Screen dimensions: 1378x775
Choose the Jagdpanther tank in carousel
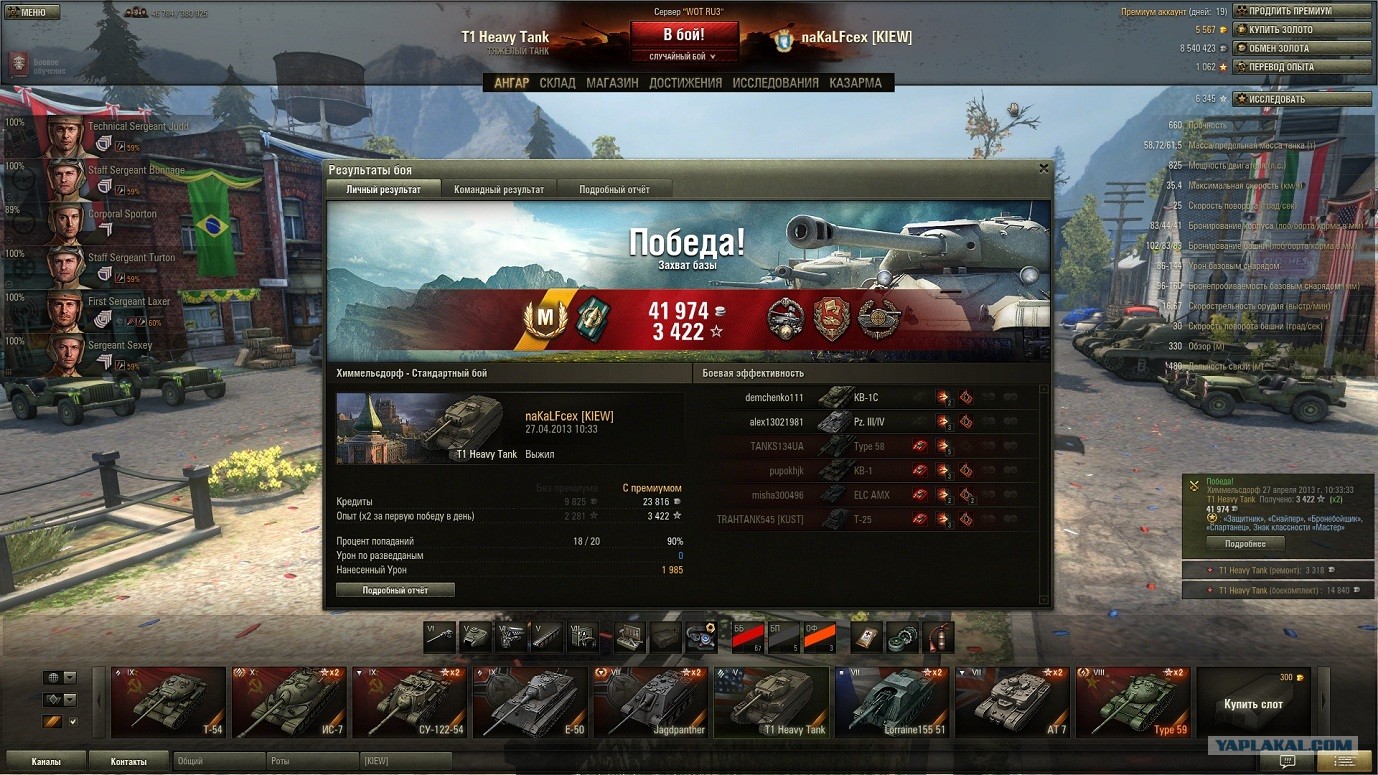pyautogui.click(x=651, y=702)
